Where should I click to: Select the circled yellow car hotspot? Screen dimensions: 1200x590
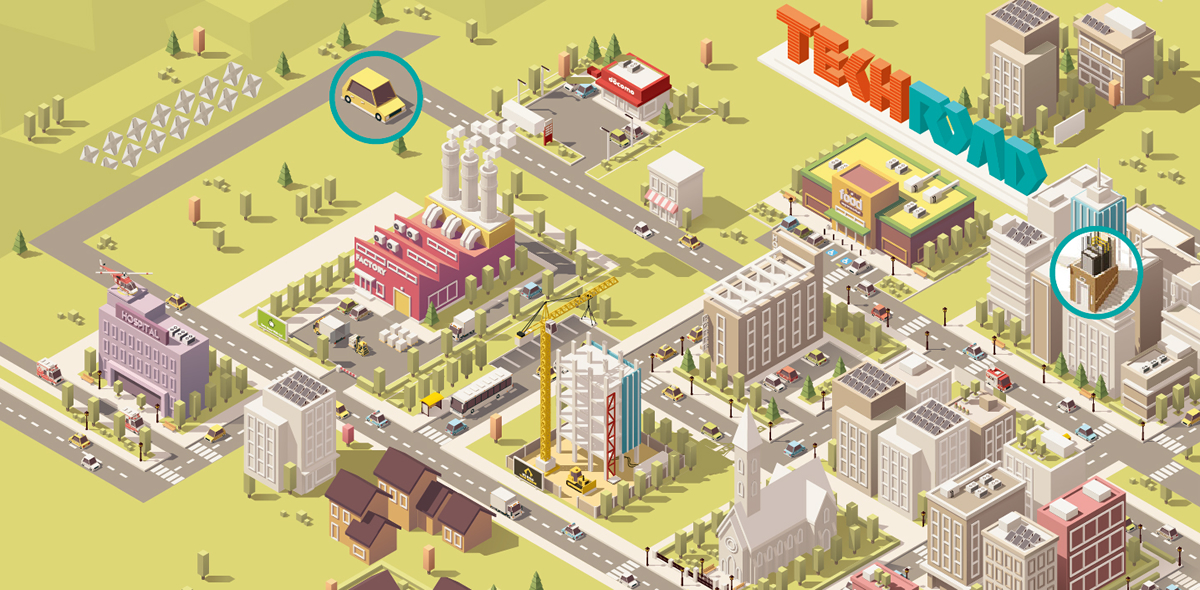point(375,94)
